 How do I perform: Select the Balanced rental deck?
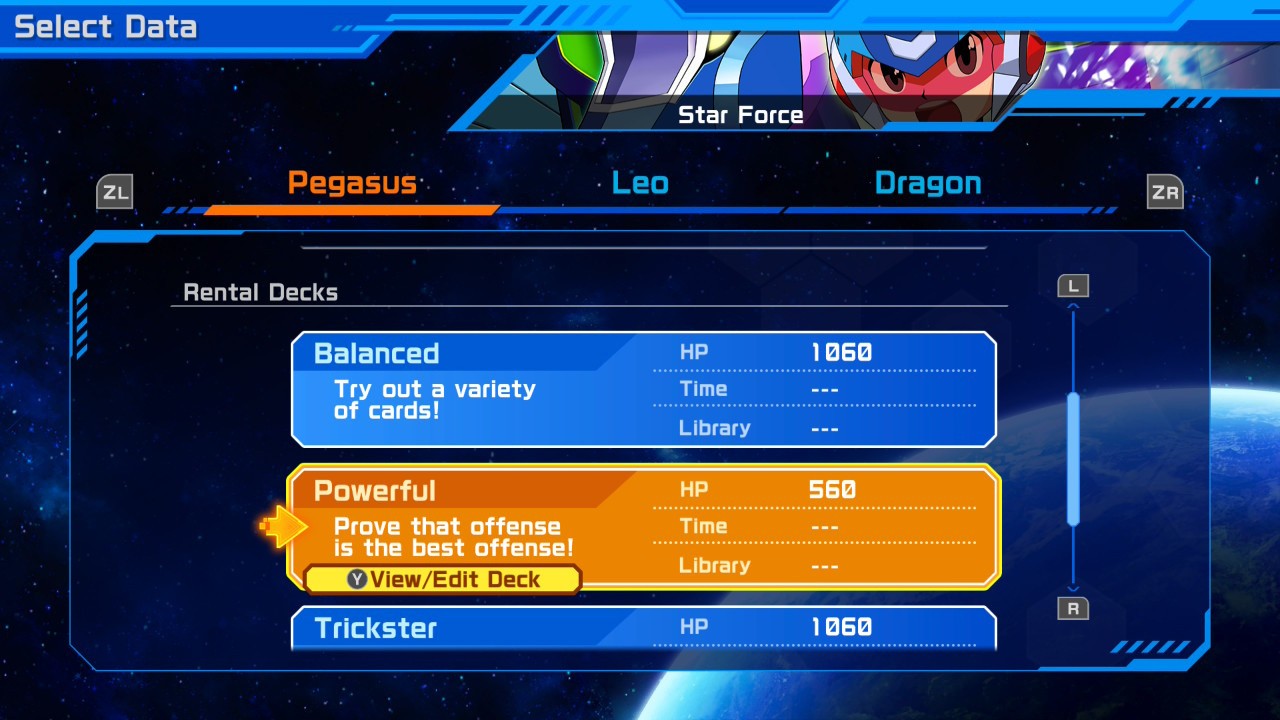point(643,389)
